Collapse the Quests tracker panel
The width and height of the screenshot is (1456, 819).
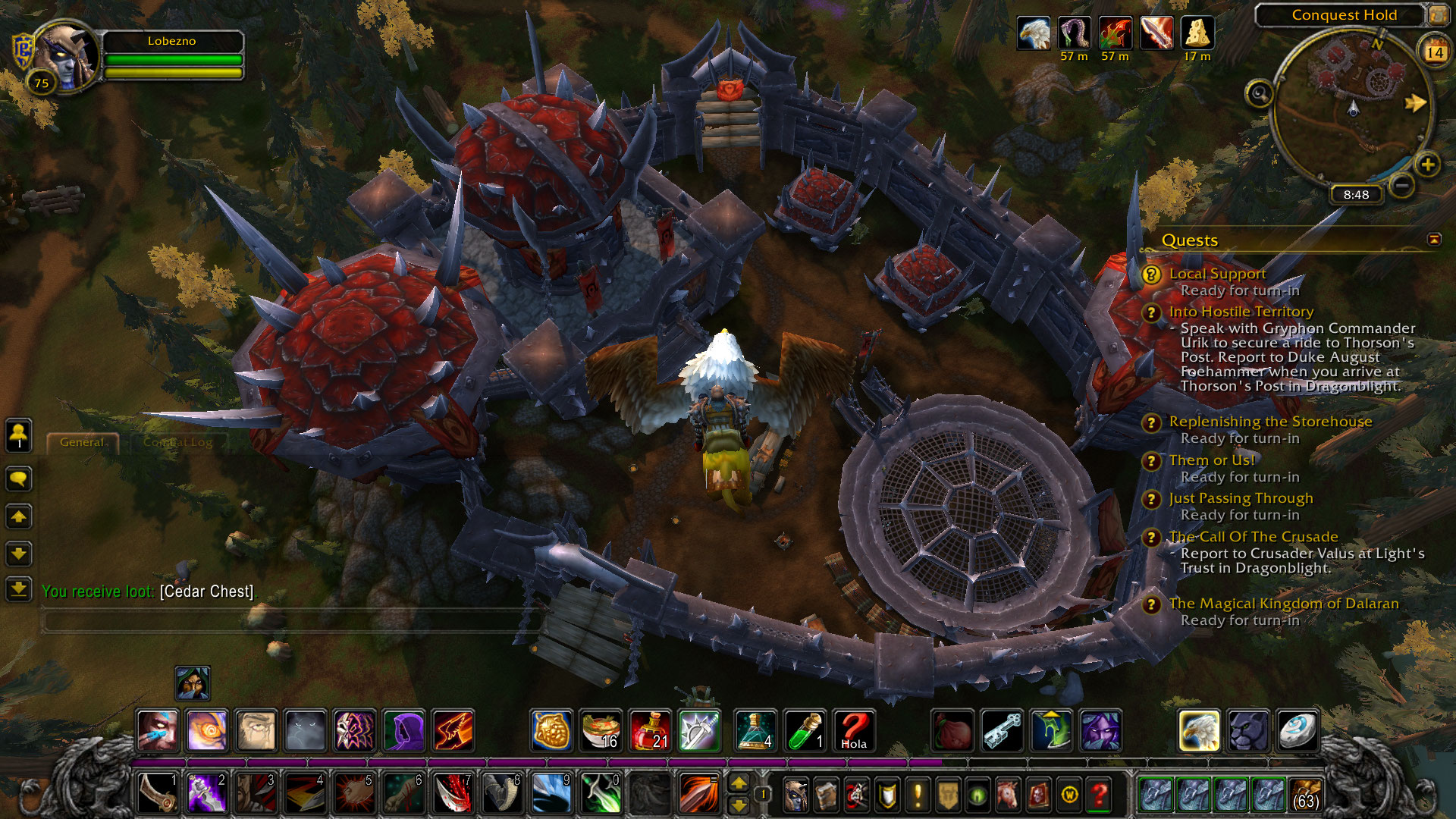(1434, 240)
